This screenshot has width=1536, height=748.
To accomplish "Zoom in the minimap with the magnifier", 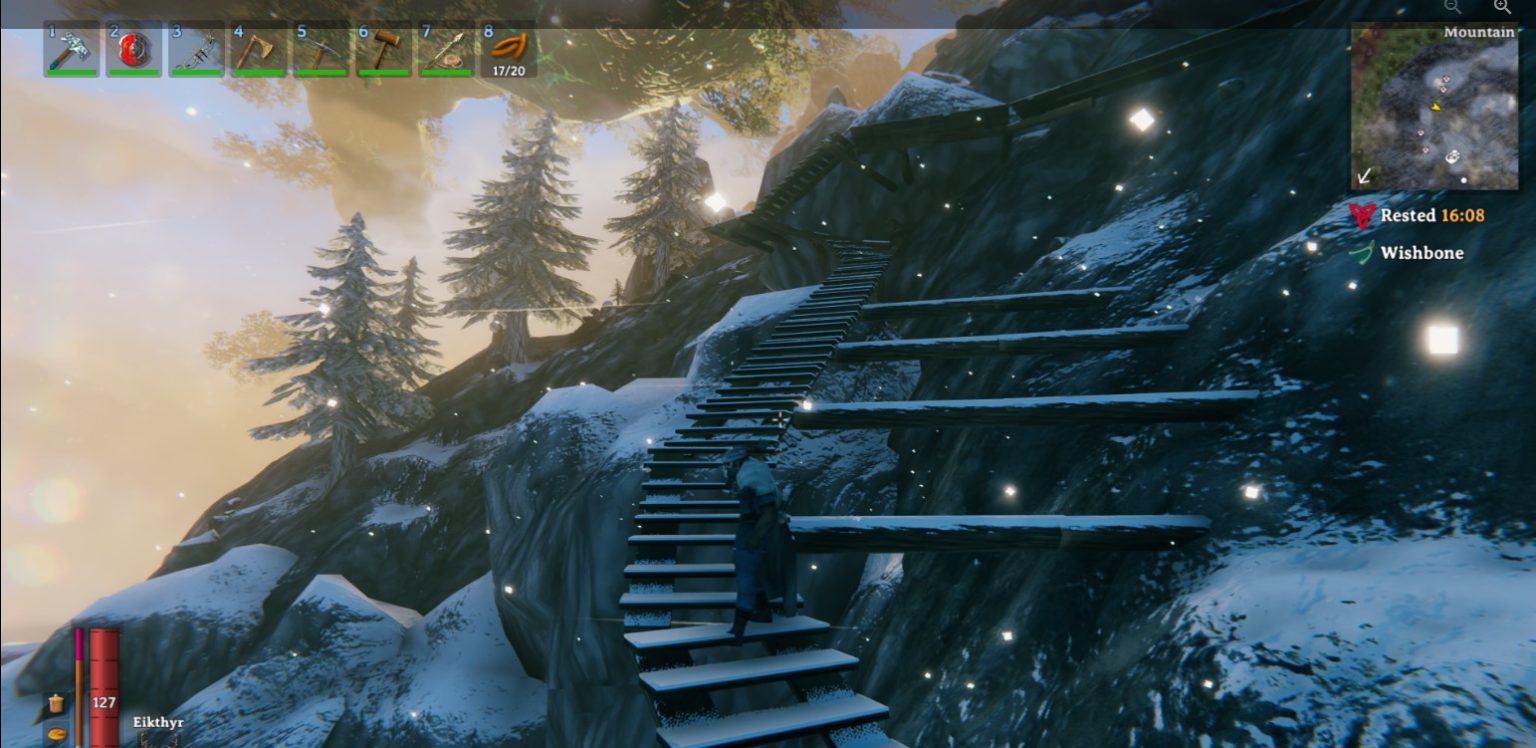I will click(x=1503, y=8).
